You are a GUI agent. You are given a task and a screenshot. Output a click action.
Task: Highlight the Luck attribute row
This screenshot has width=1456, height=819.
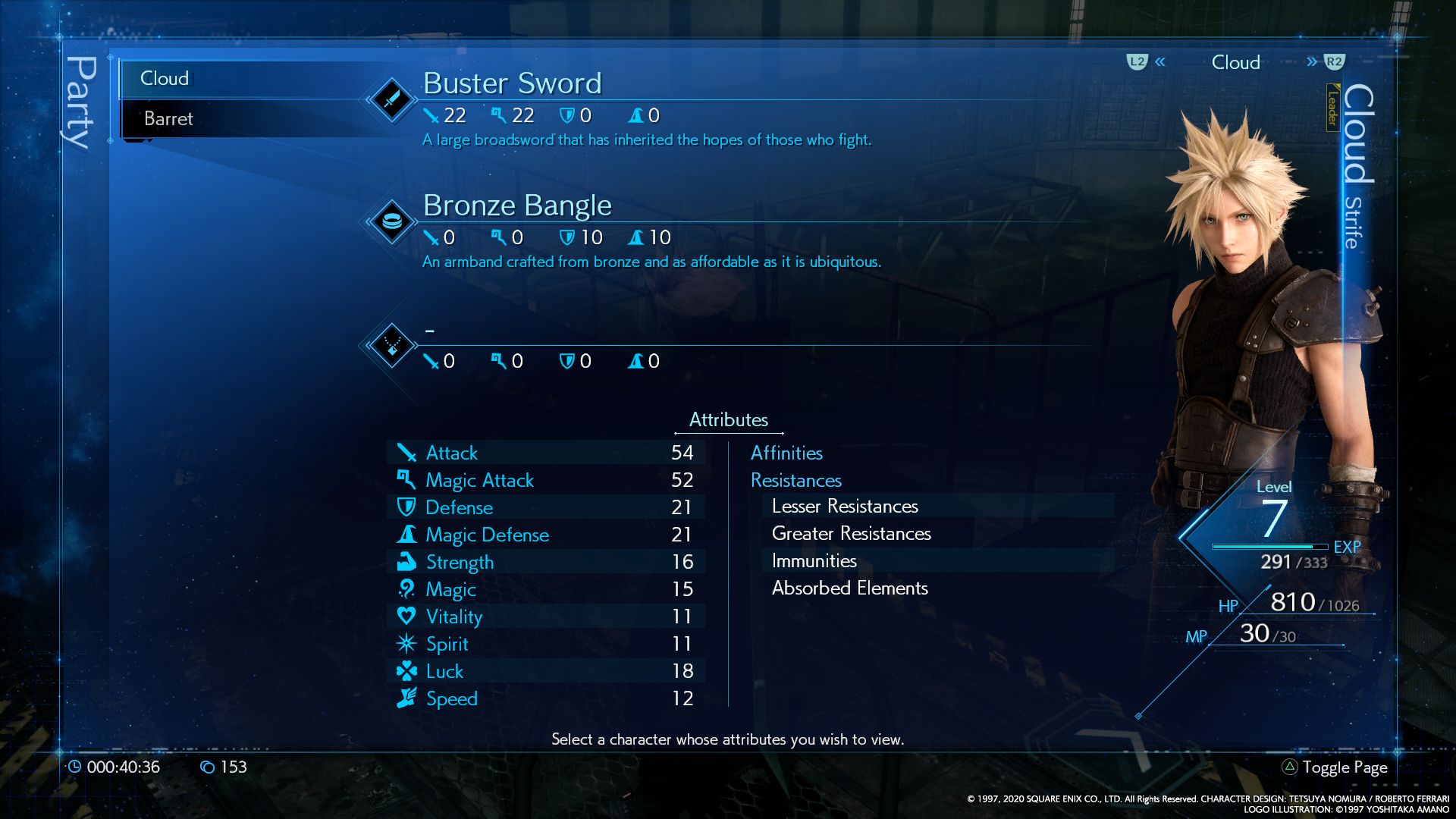pos(546,671)
